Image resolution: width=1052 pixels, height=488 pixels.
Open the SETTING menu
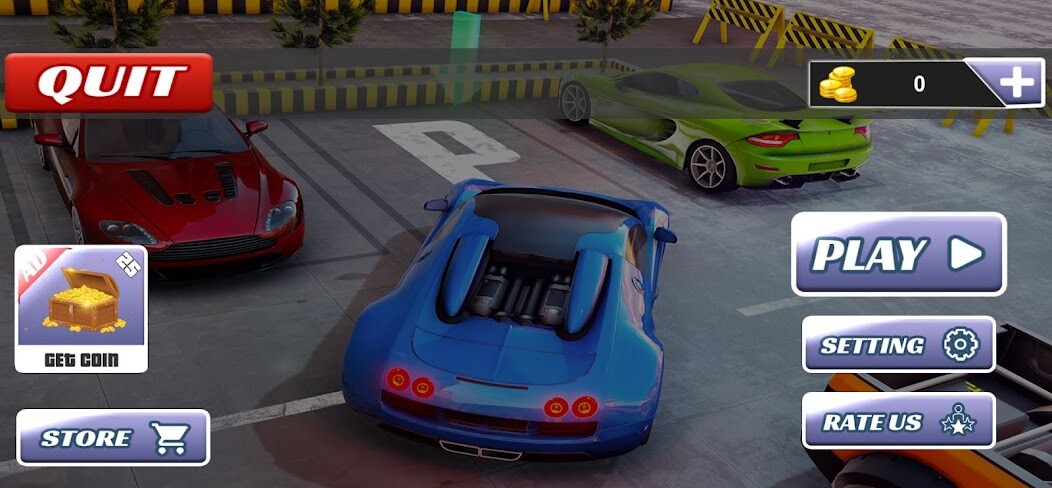tap(898, 345)
